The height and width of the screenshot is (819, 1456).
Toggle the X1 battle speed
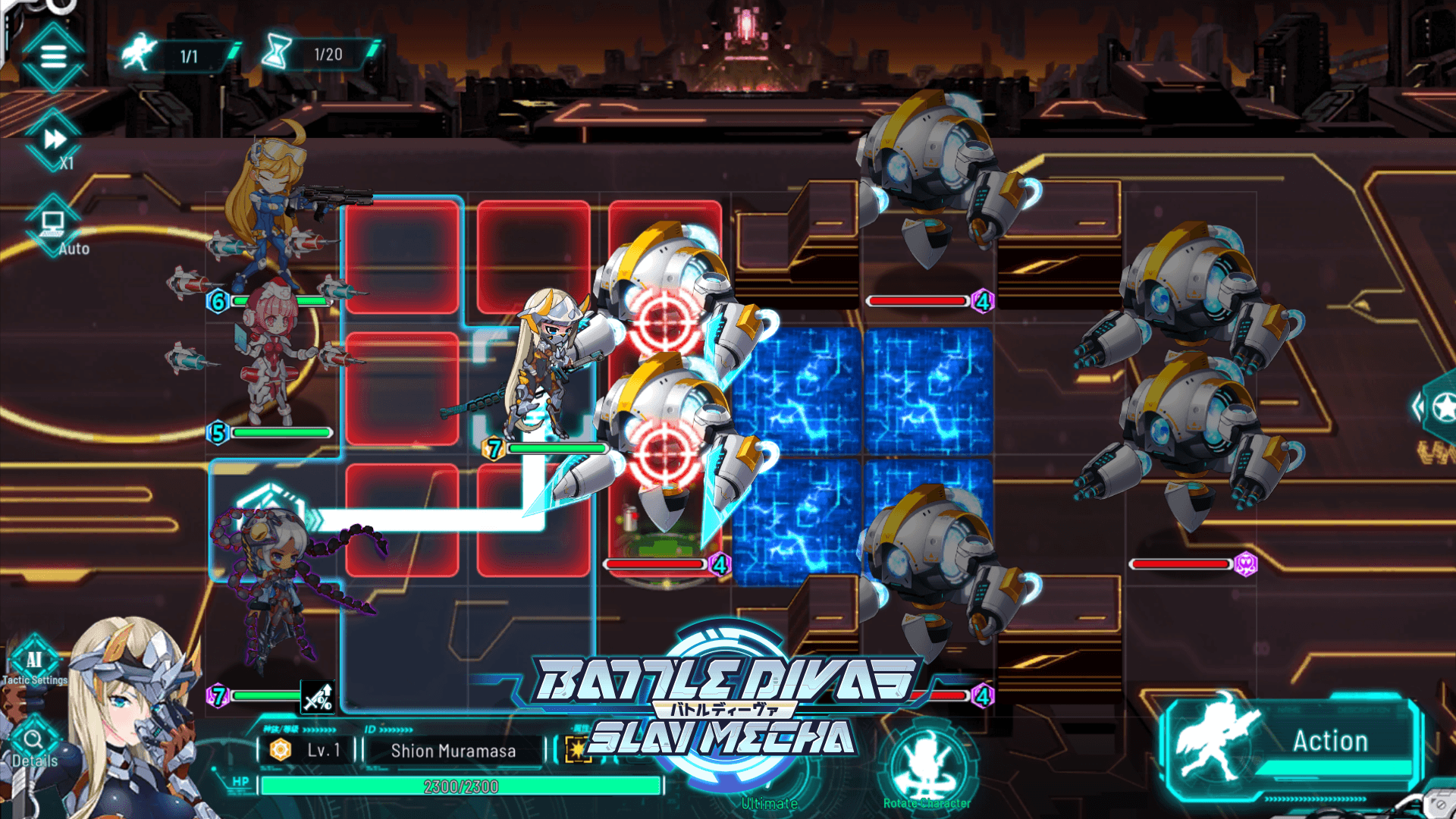point(54,141)
